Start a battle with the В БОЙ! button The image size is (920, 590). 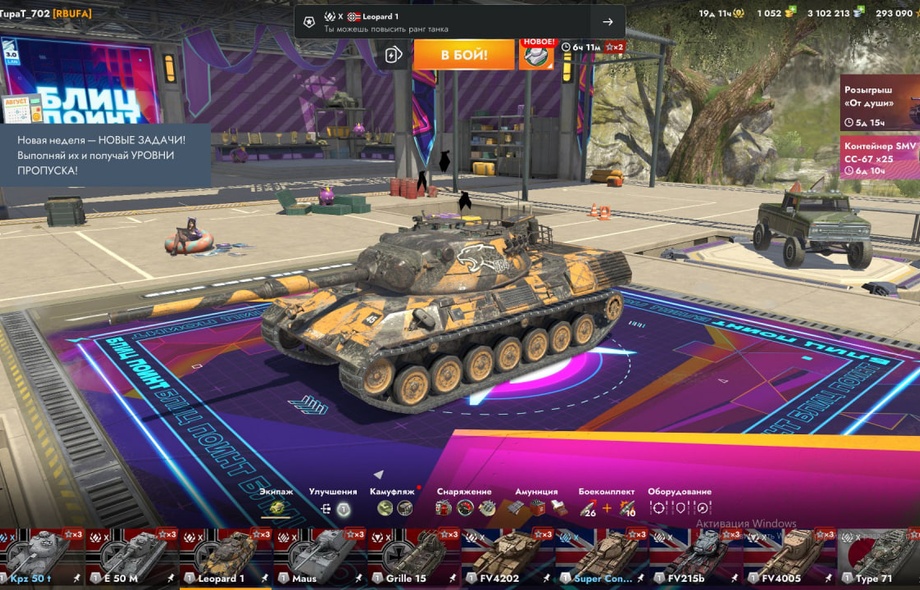[x=464, y=54]
